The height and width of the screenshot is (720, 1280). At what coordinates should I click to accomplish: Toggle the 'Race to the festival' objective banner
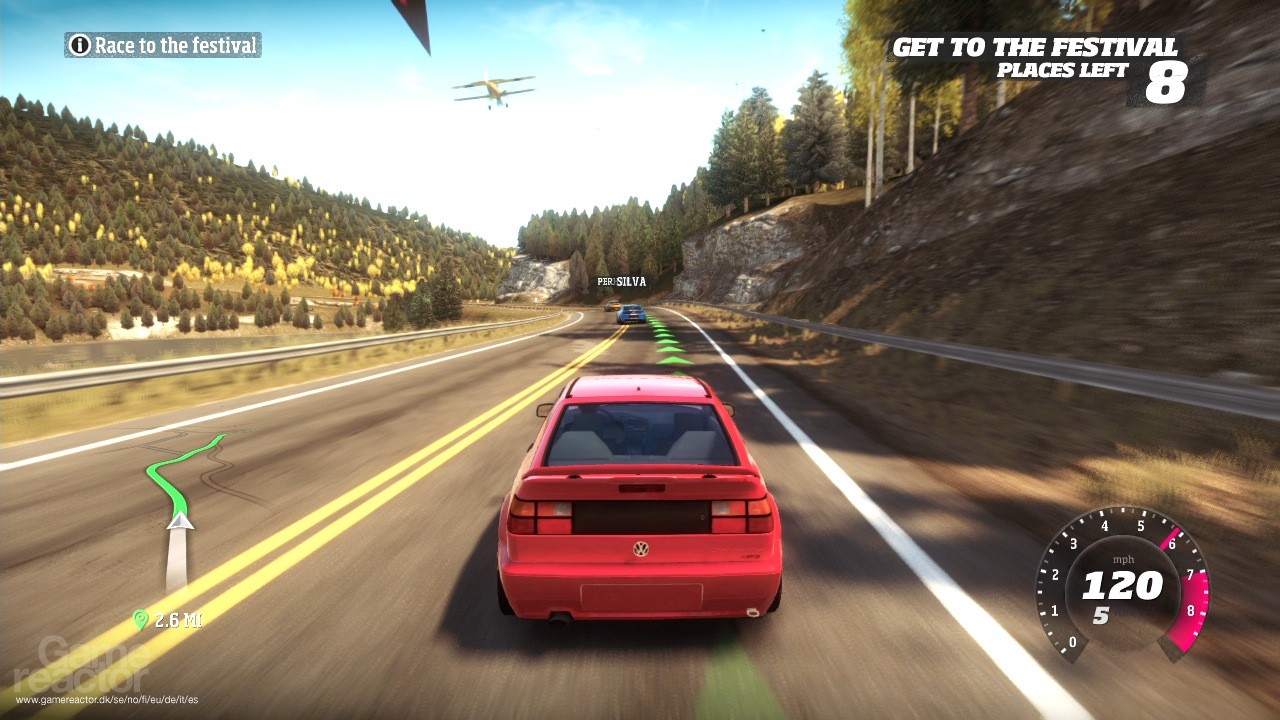[163, 45]
